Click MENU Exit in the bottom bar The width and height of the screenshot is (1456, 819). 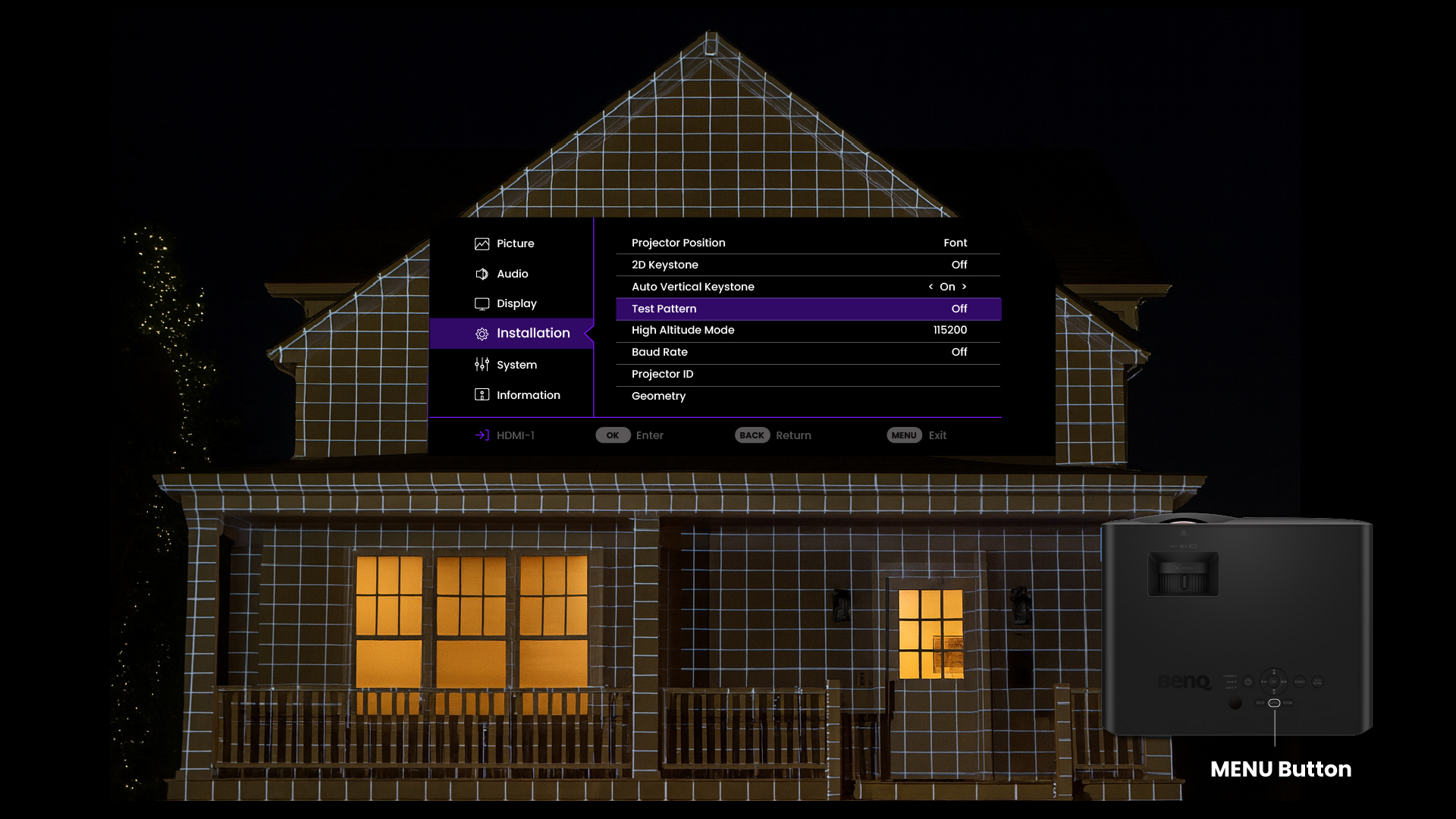pyautogui.click(x=904, y=435)
